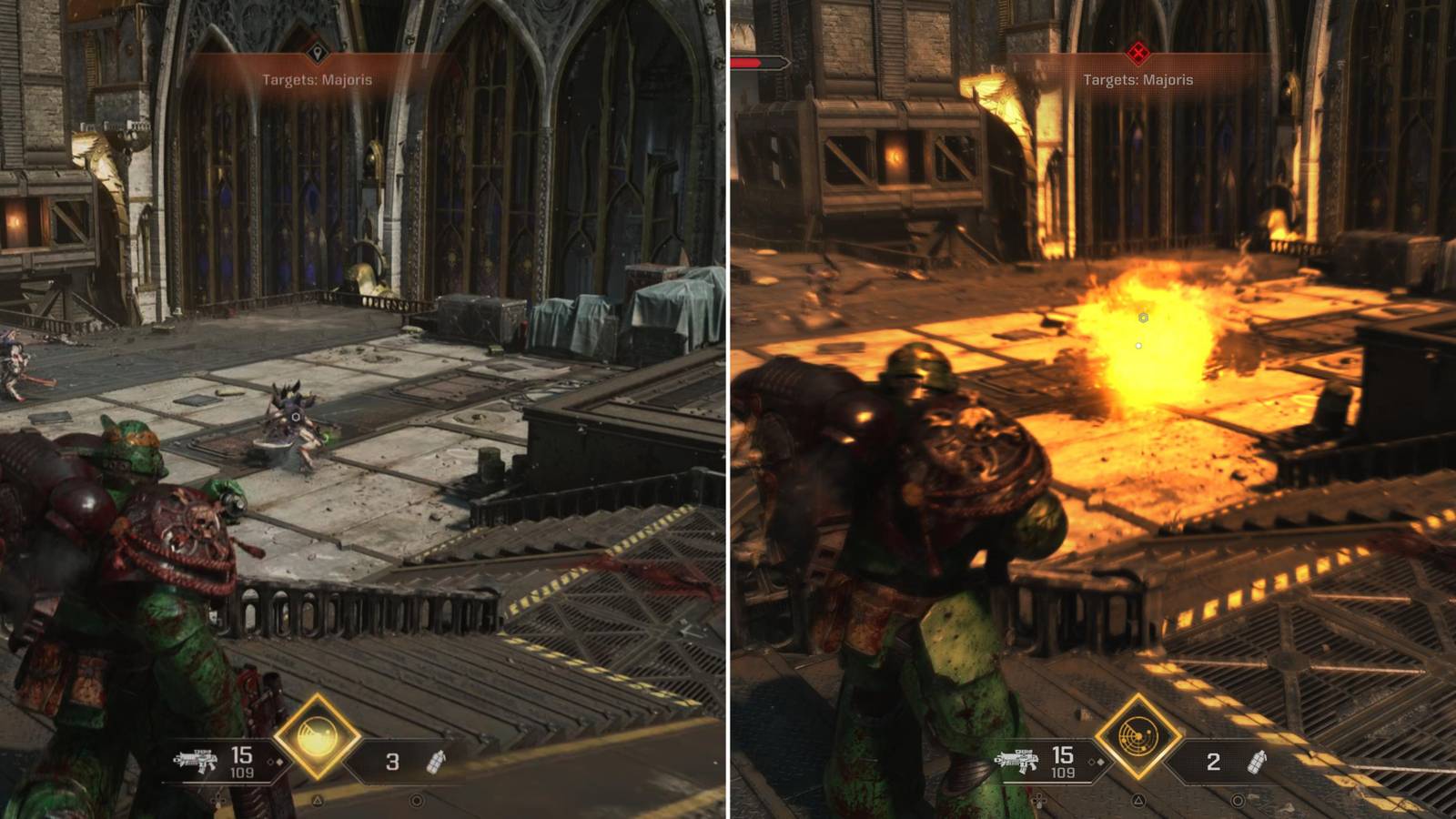Click the triangle button glyph on right HUD

[x=1136, y=802]
